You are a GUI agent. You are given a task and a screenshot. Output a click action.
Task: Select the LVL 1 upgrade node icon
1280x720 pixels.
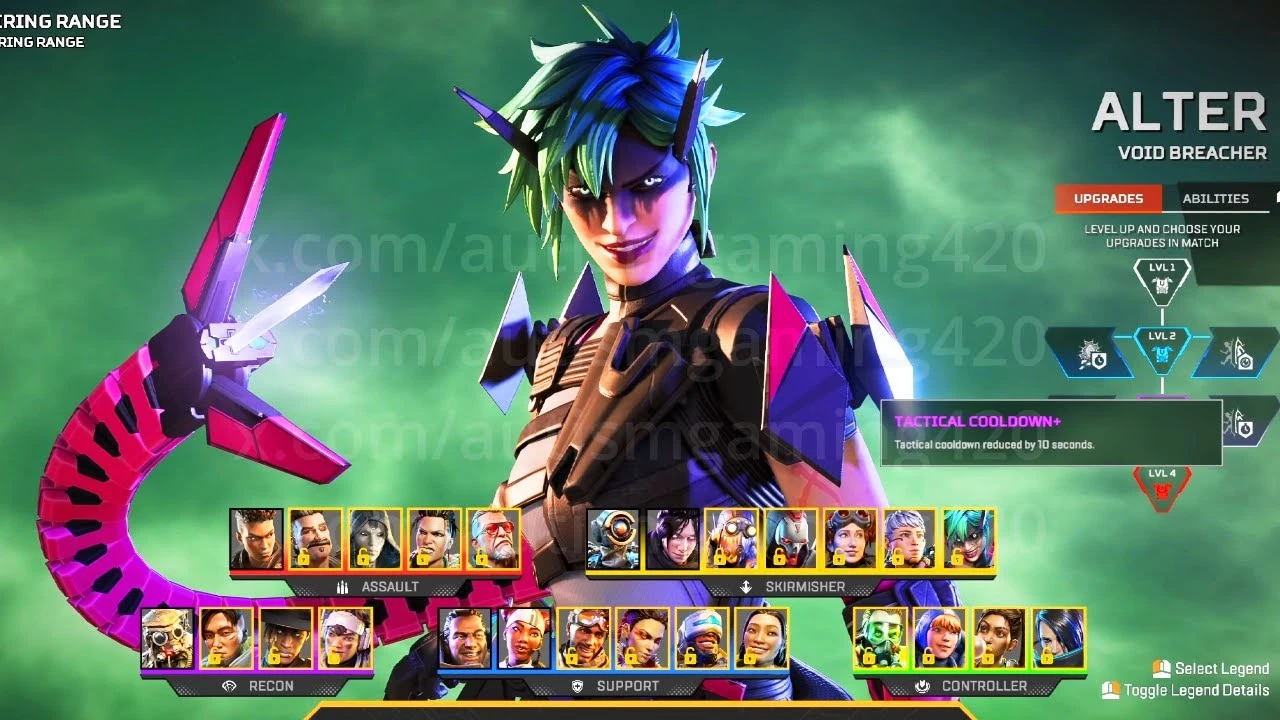pos(1161,283)
